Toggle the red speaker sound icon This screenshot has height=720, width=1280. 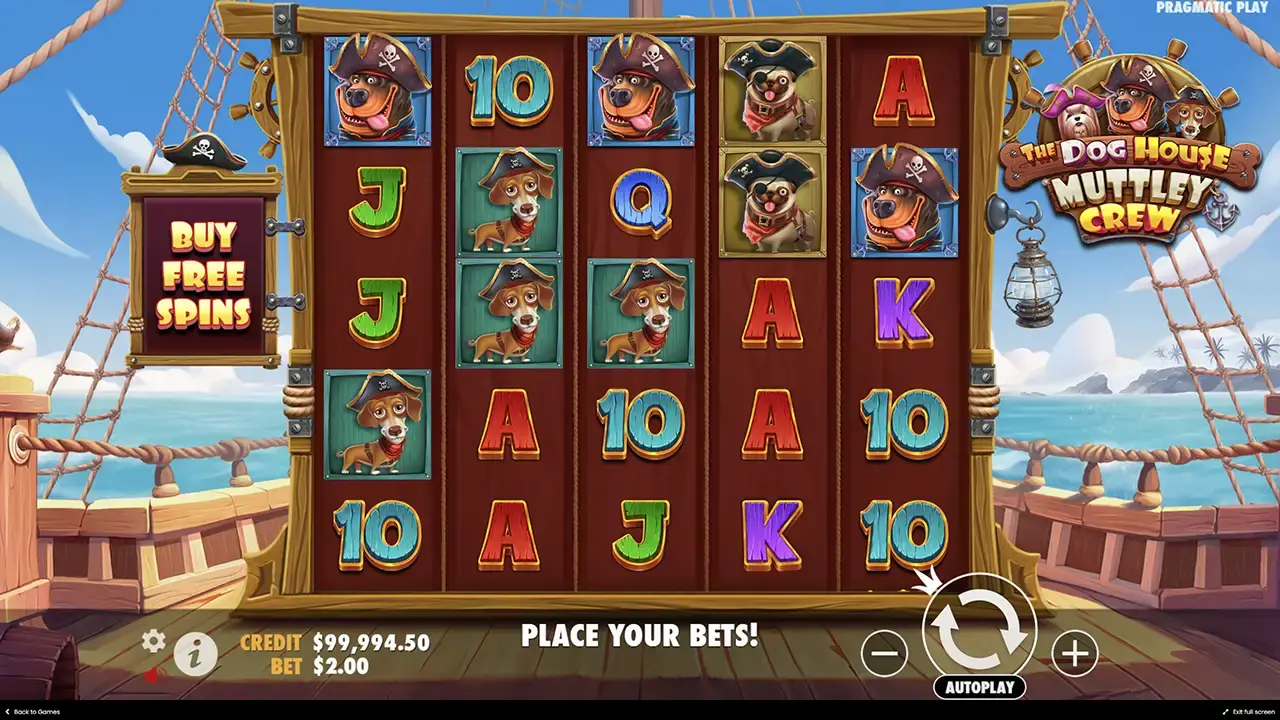152,676
